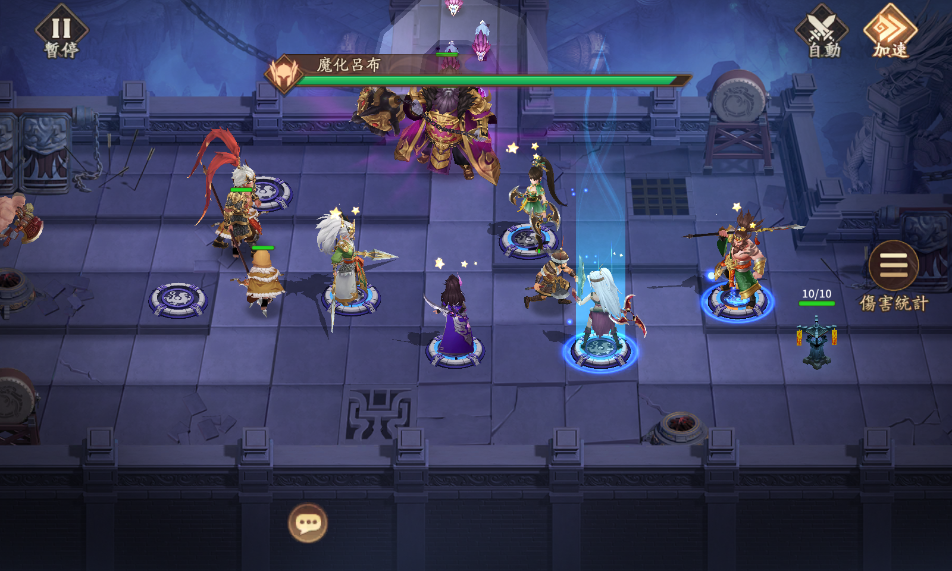Open the 傷害統計 damage statistics panel

point(893,267)
